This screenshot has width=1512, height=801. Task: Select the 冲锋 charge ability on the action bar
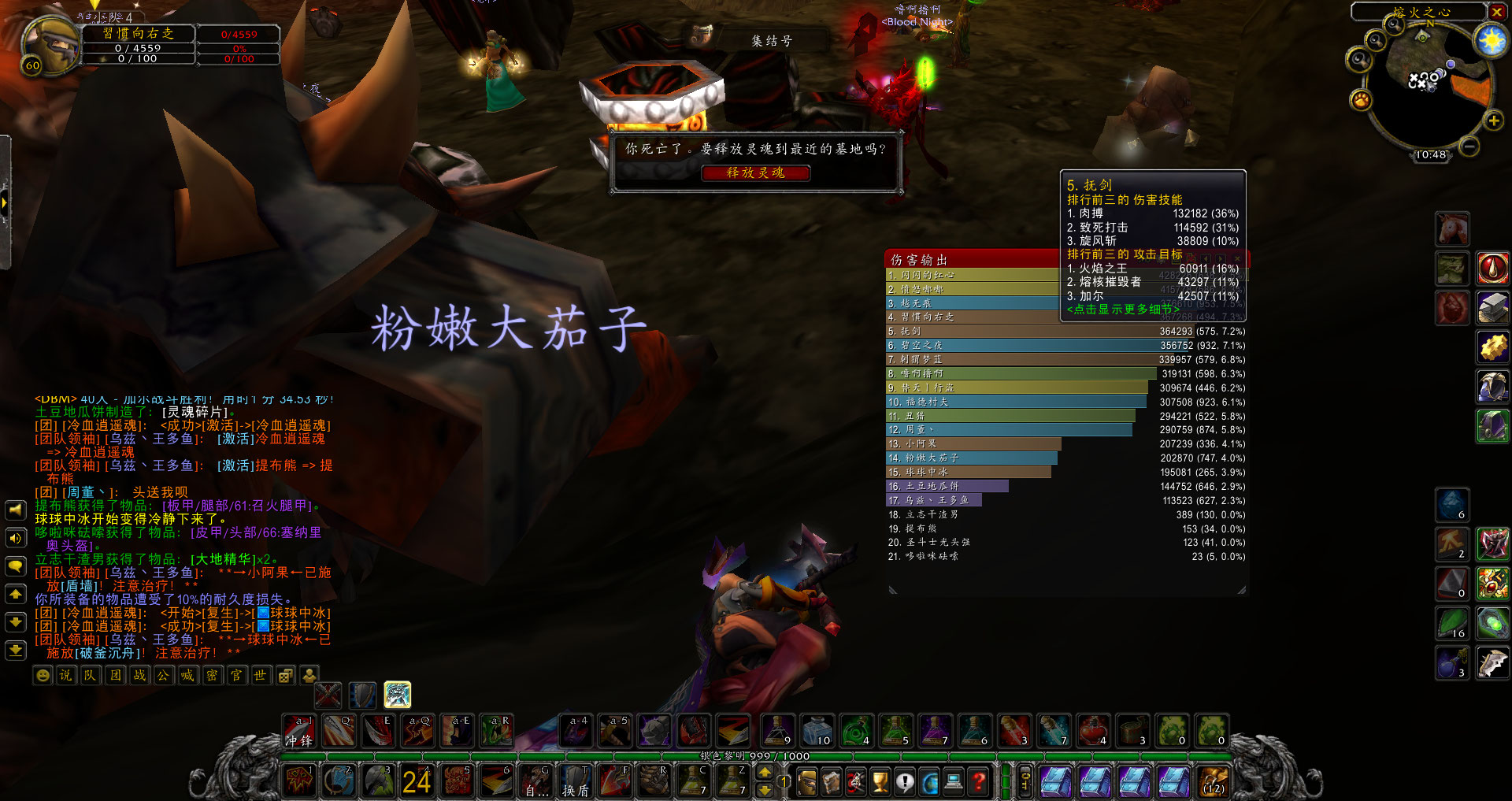[299, 729]
